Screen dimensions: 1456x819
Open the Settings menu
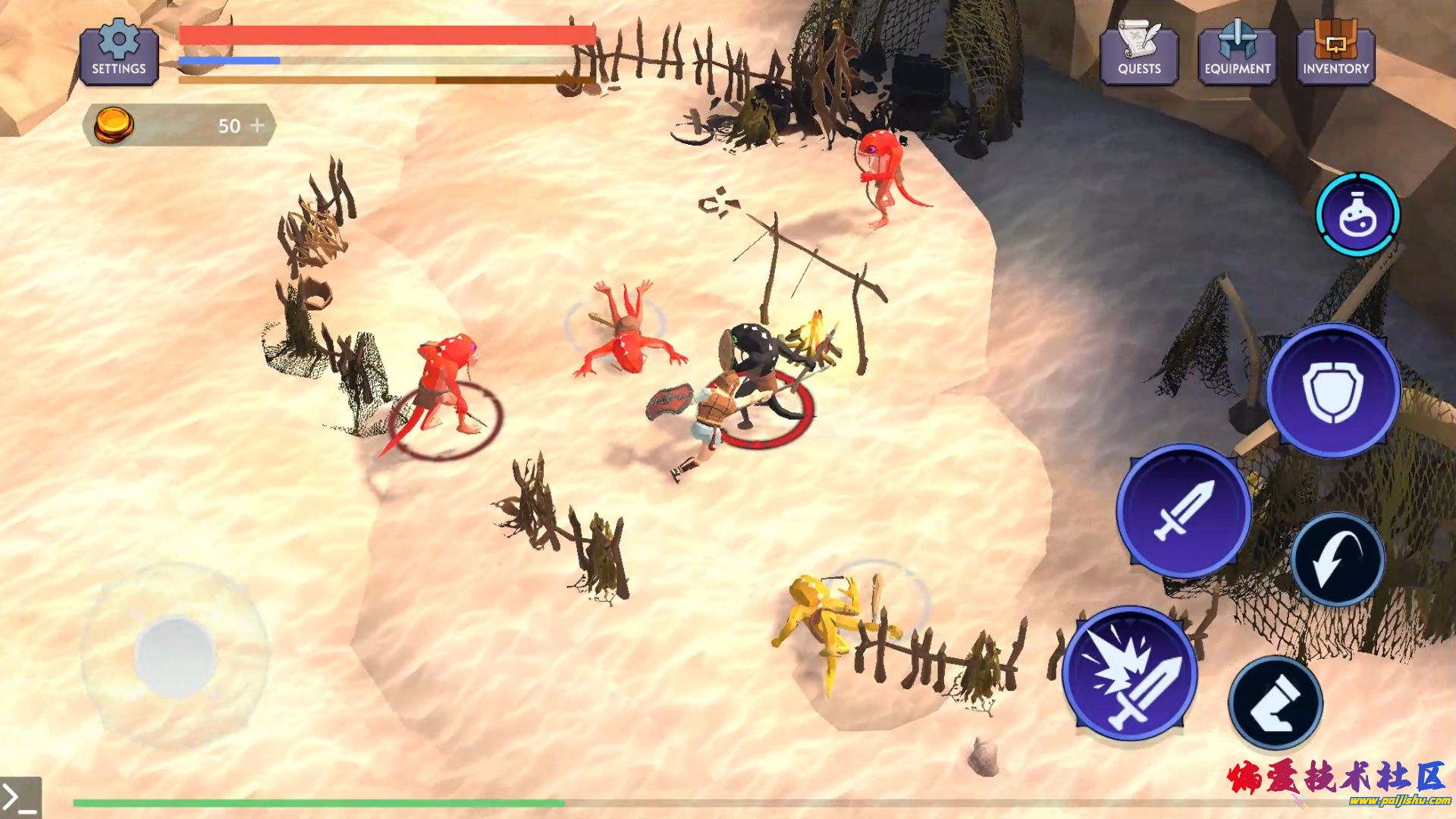click(119, 53)
